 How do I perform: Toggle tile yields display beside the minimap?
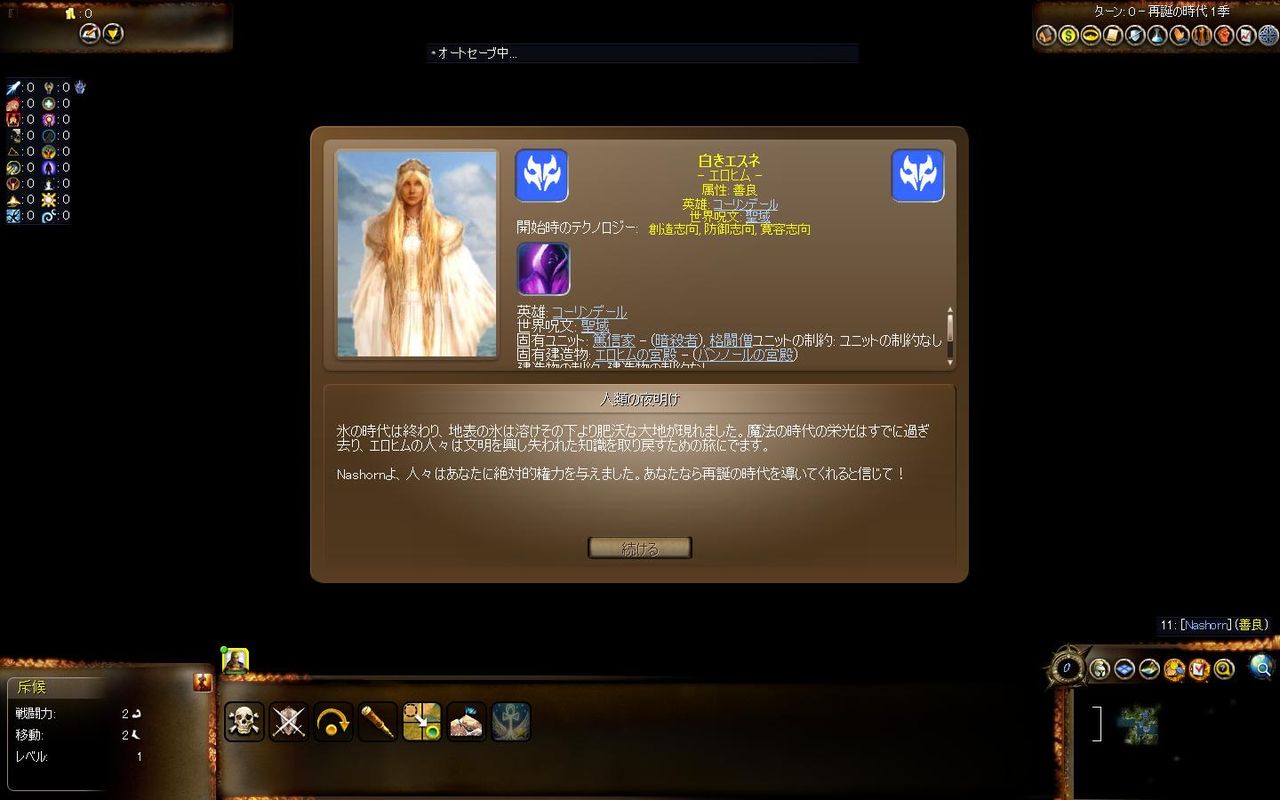click(x=1147, y=668)
